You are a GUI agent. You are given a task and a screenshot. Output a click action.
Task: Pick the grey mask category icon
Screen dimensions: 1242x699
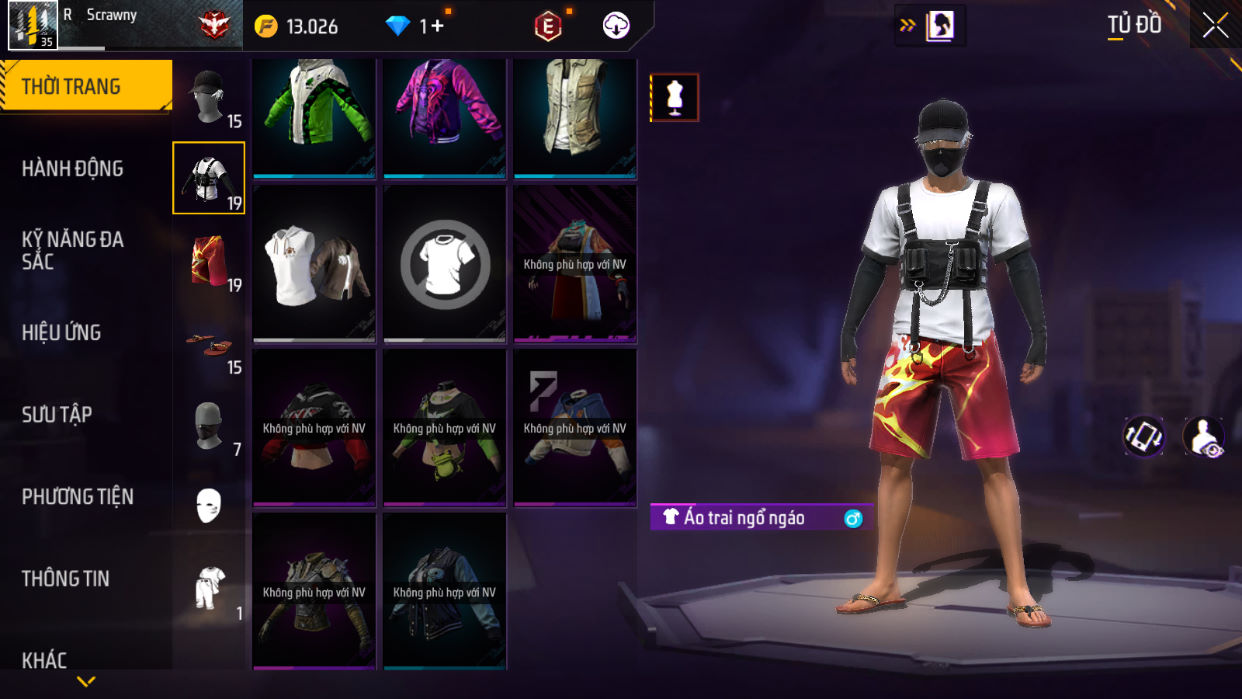point(209,426)
